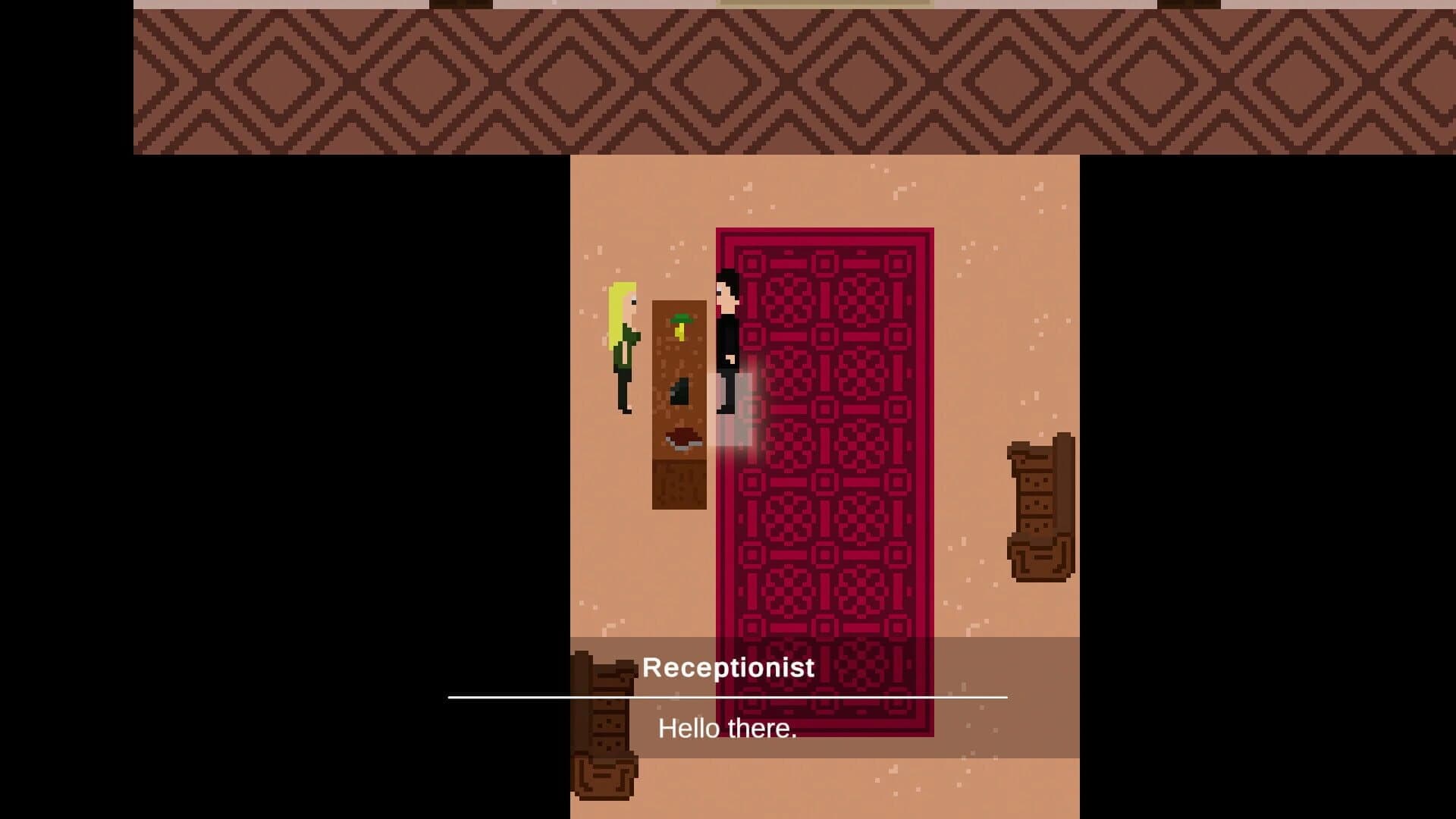Click the reception desk counter
Viewport: 1456px width, 819px height.
click(x=680, y=478)
